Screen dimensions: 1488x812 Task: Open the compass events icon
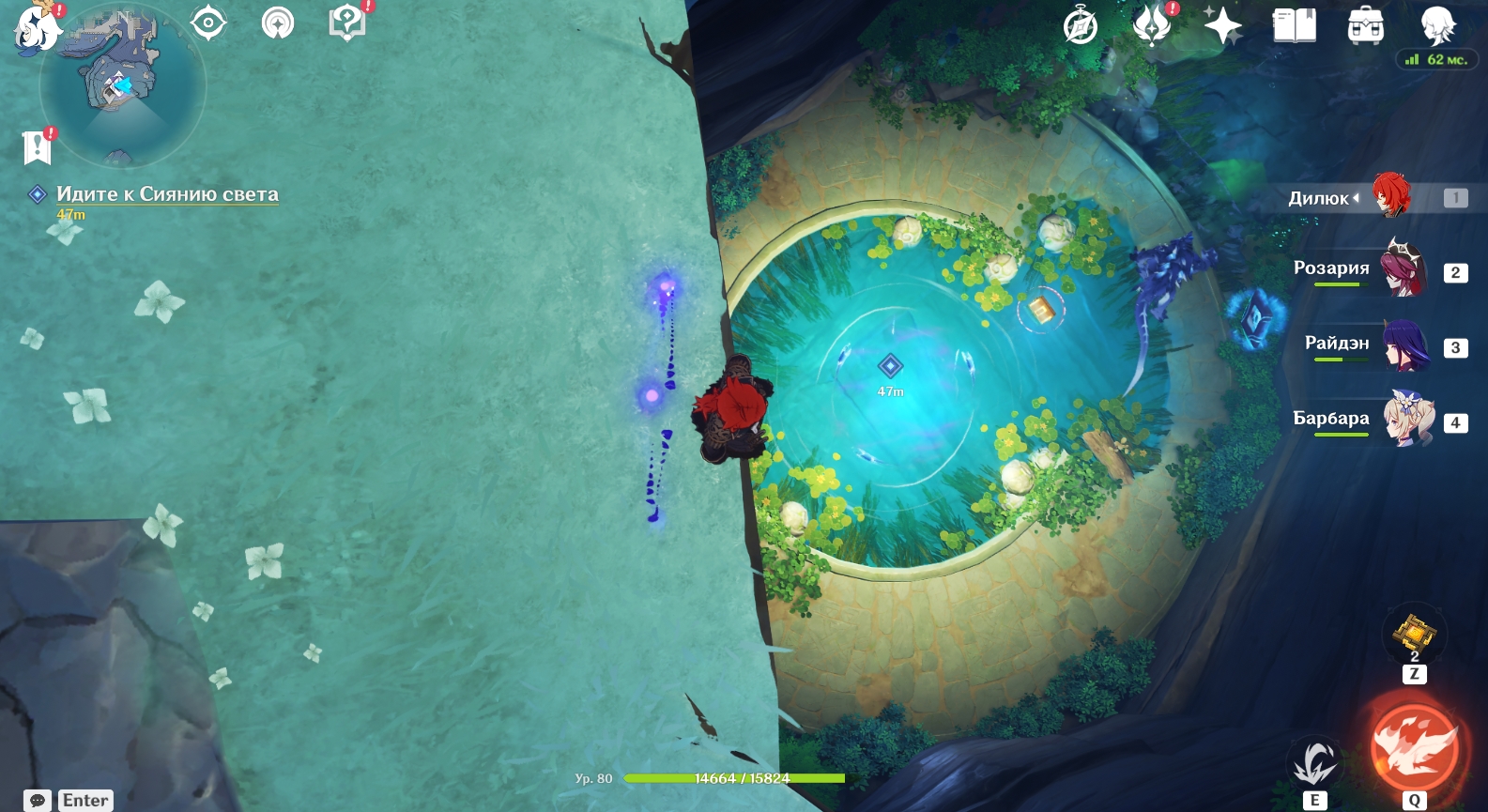1081,26
